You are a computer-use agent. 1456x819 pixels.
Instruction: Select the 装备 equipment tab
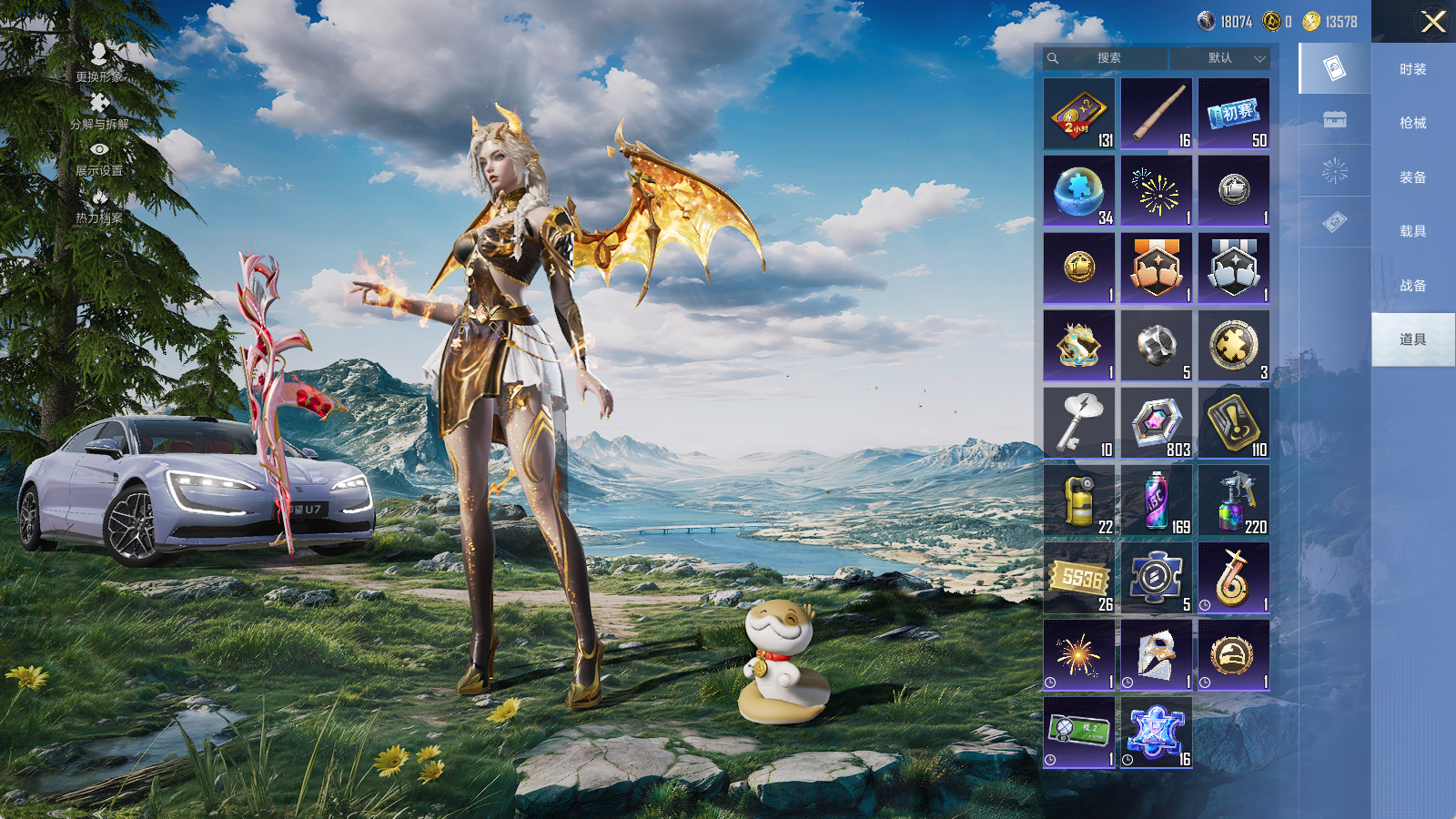pyautogui.click(x=1412, y=177)
